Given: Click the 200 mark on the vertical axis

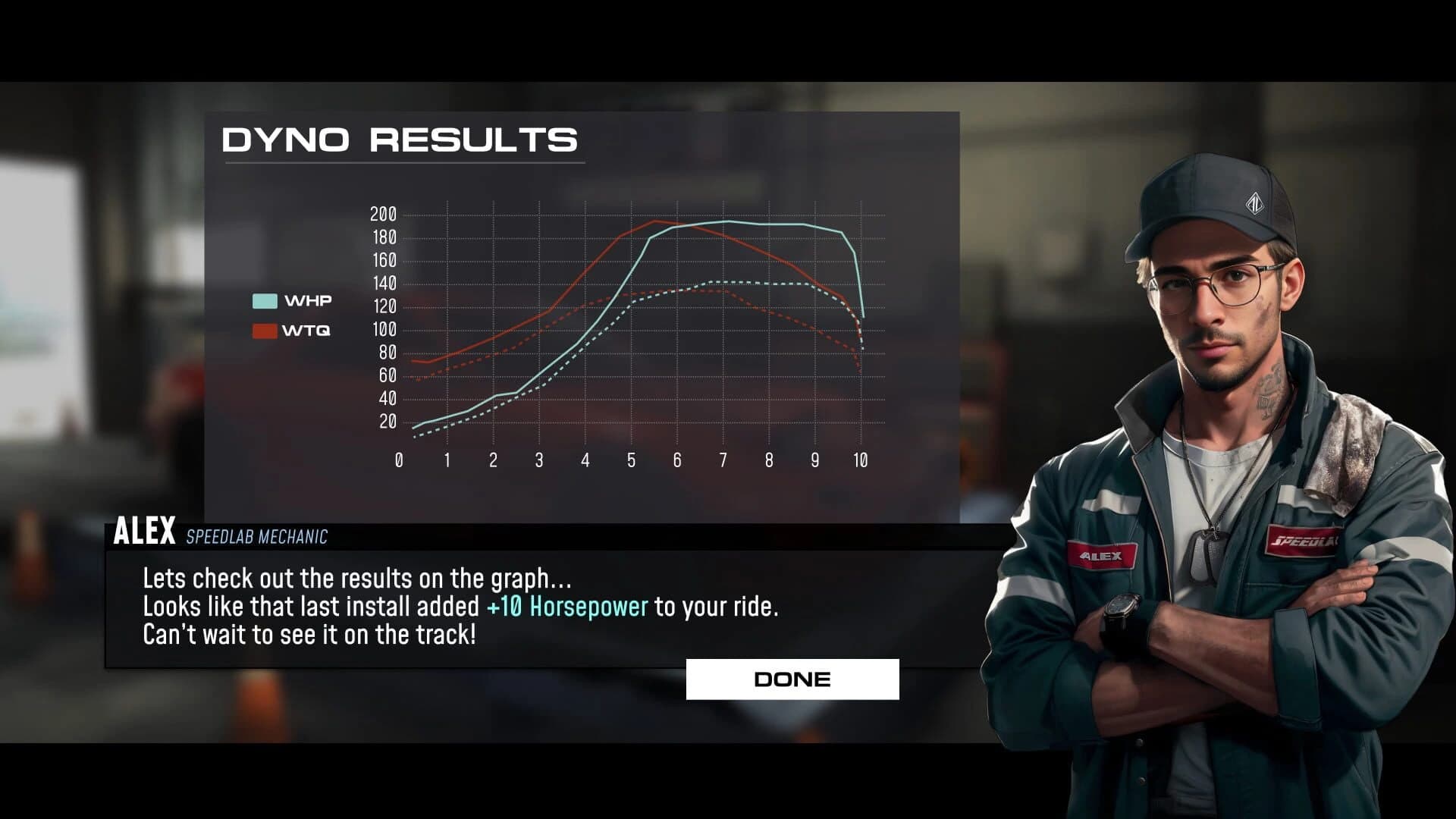Looking at the screenshot, I should (384, 213).
